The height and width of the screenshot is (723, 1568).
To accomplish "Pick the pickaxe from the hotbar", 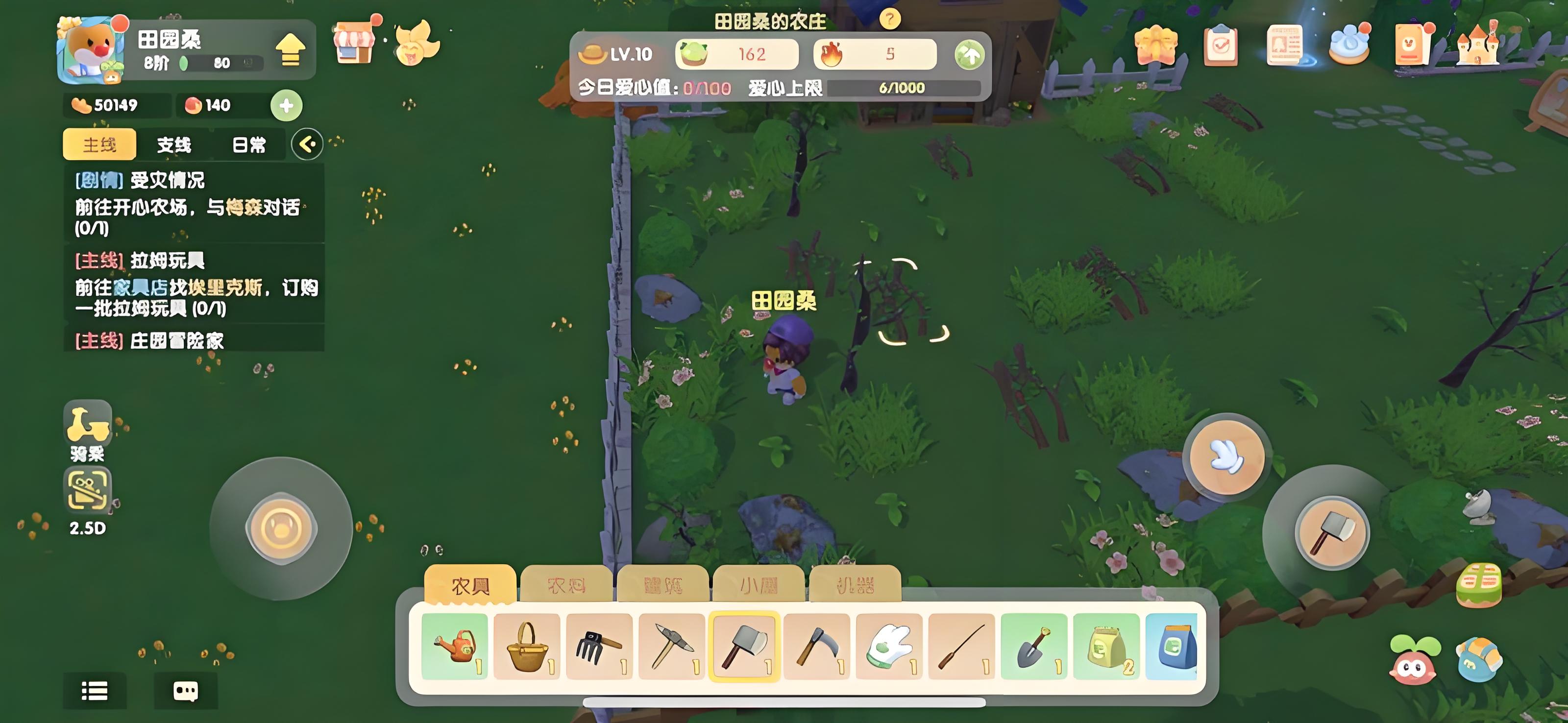I will tap(672, 646).
